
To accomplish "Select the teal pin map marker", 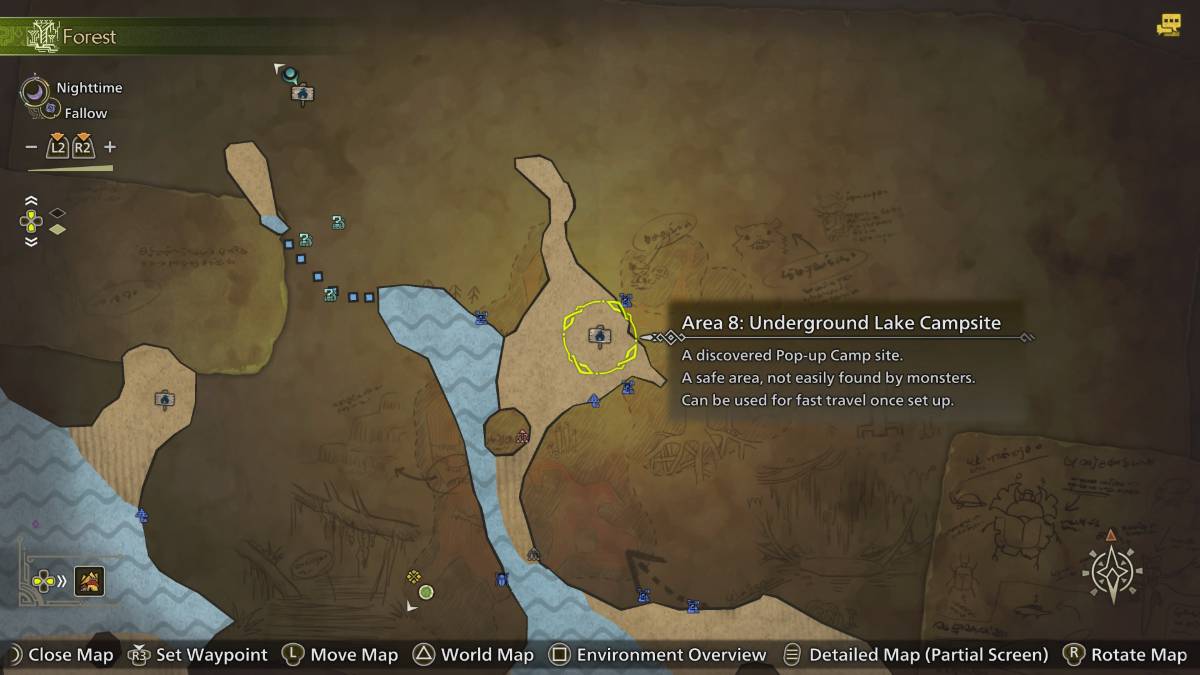I will 290,73.
